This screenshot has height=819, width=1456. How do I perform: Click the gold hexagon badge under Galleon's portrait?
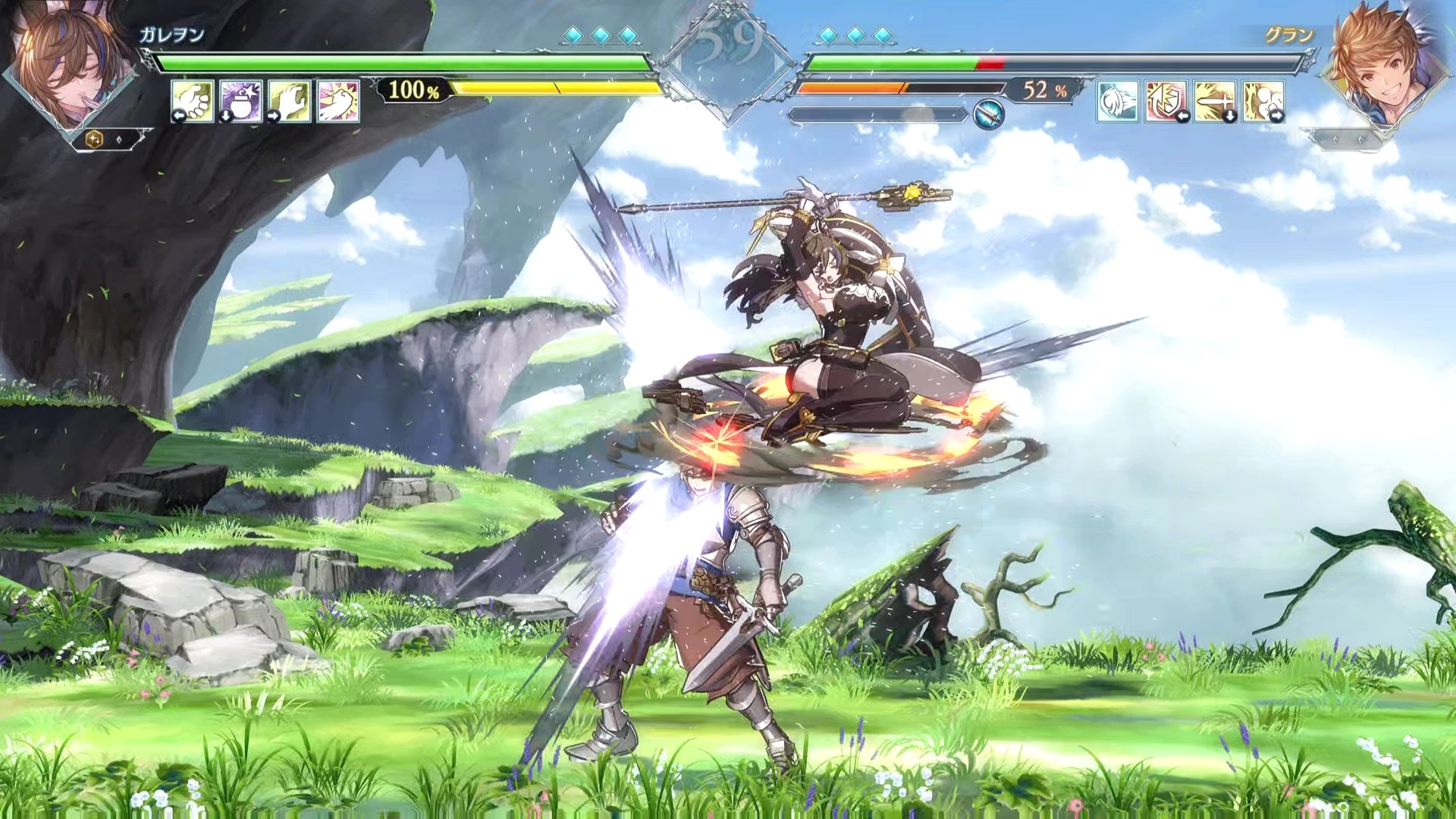coord(95,139)
